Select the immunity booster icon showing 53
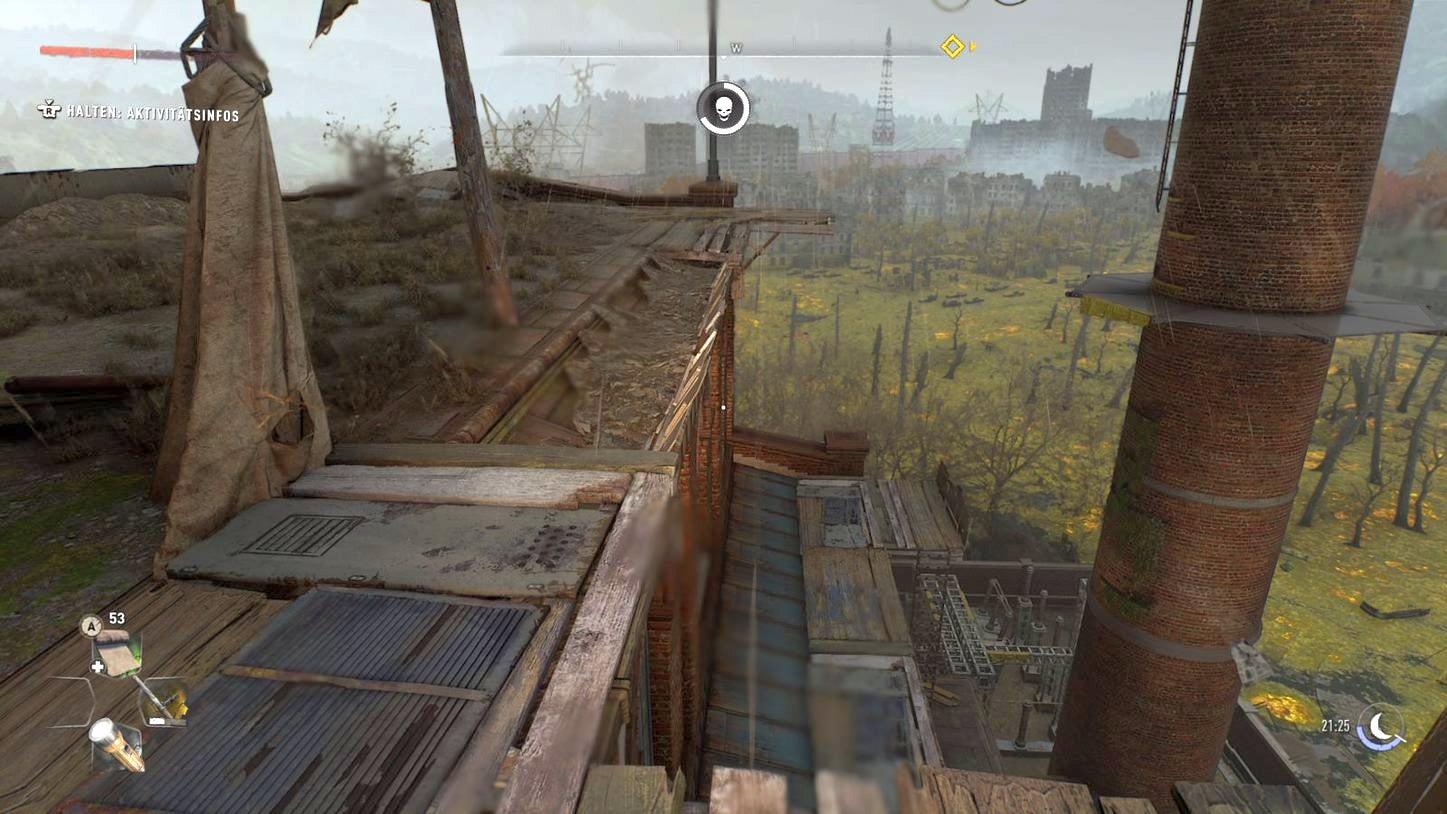The width and height of the screenshot is (1447, 814). point(93,626)
